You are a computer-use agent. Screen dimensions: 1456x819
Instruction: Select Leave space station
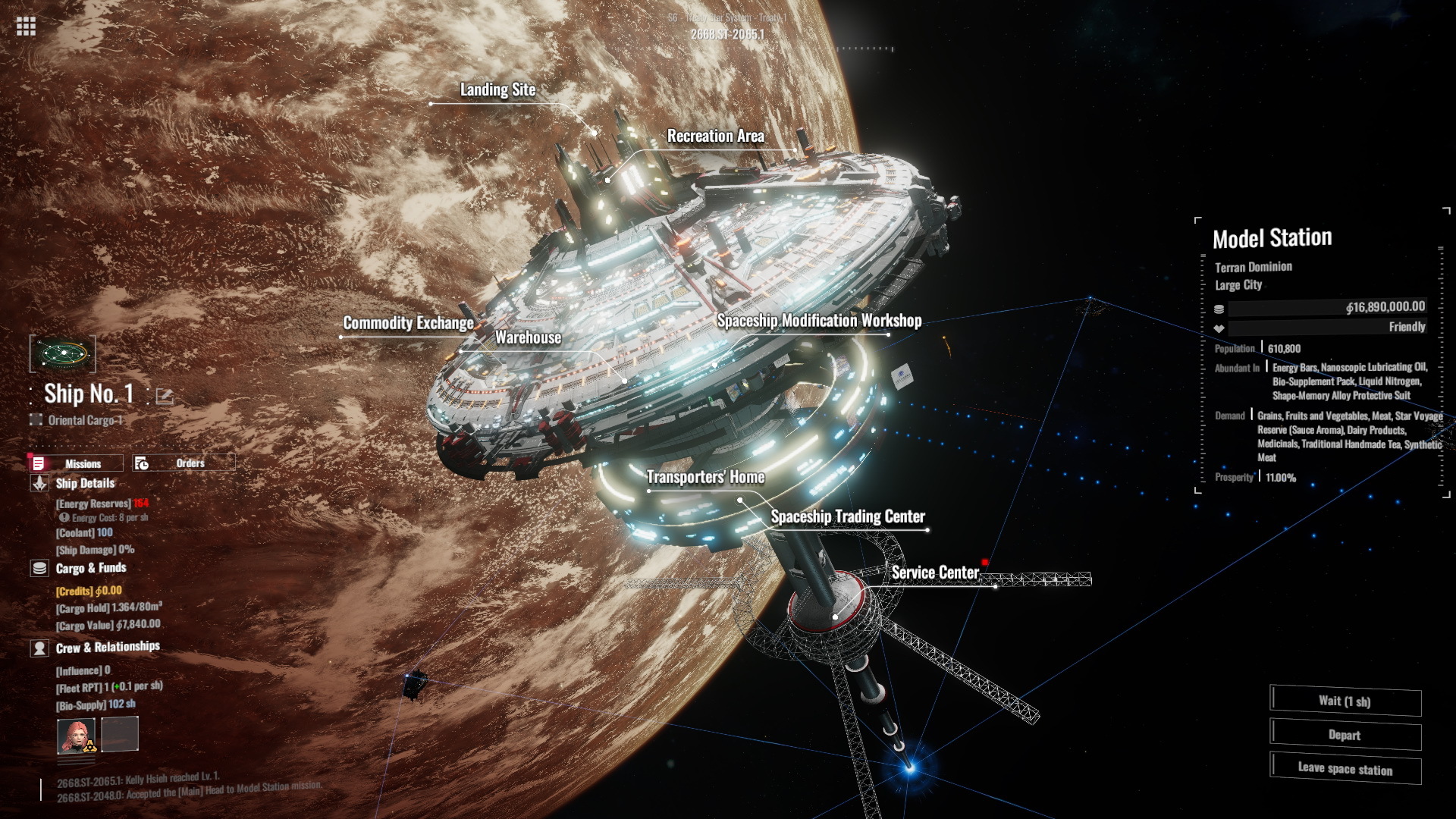1345,769
